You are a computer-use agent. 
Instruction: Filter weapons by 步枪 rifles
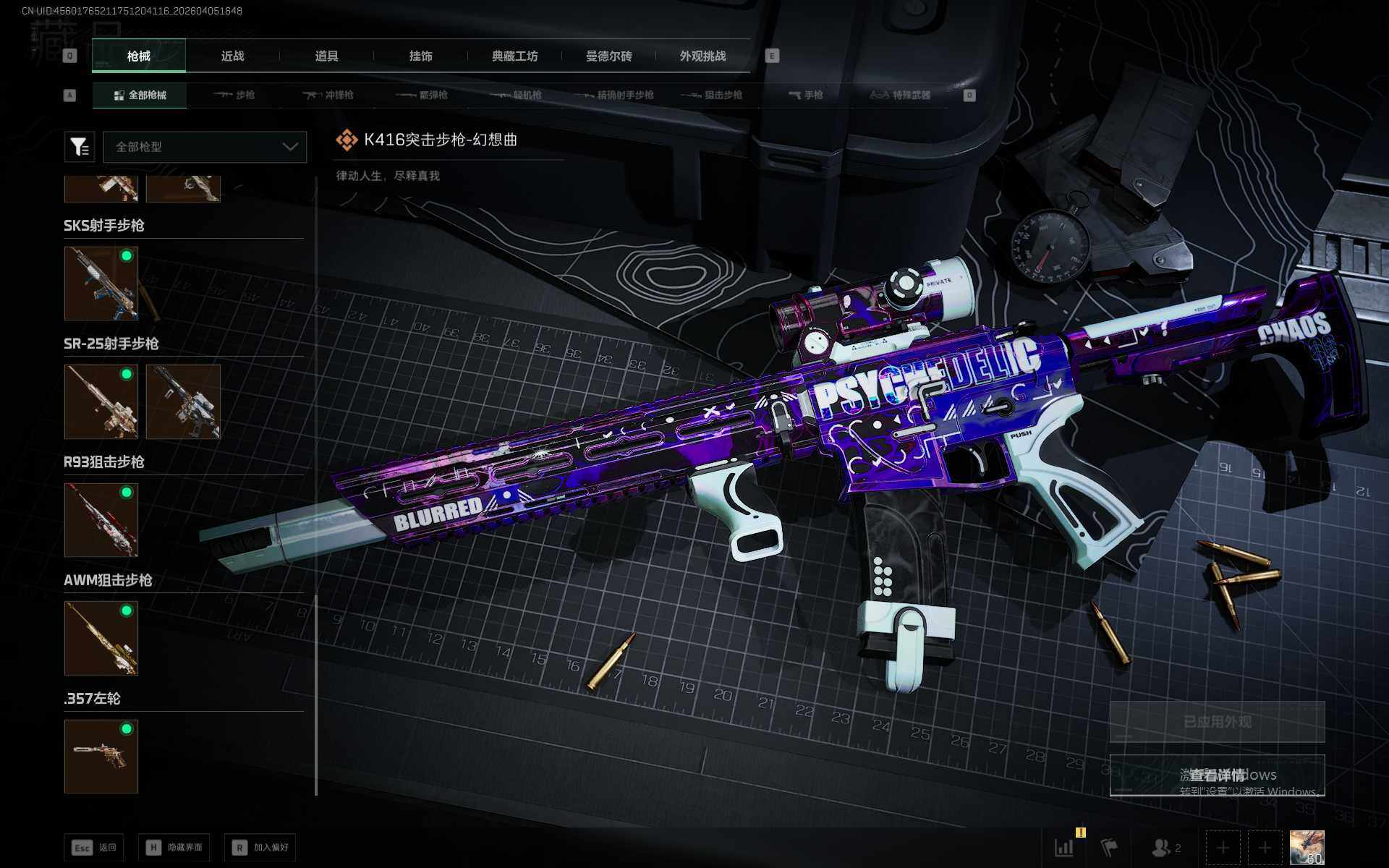coord(234,95)
